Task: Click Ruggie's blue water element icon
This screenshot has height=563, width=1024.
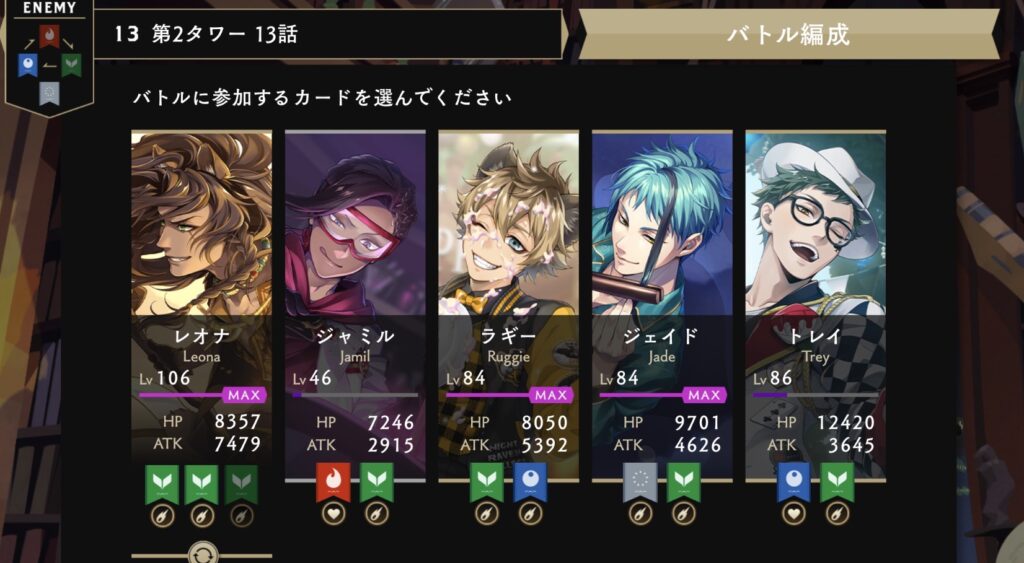Action: pyautogui.click(x=530, y=482)
